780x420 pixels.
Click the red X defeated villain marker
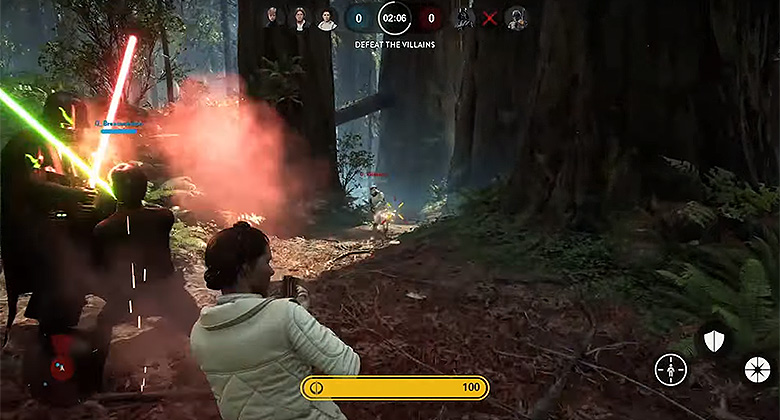(x=490, y=18)
